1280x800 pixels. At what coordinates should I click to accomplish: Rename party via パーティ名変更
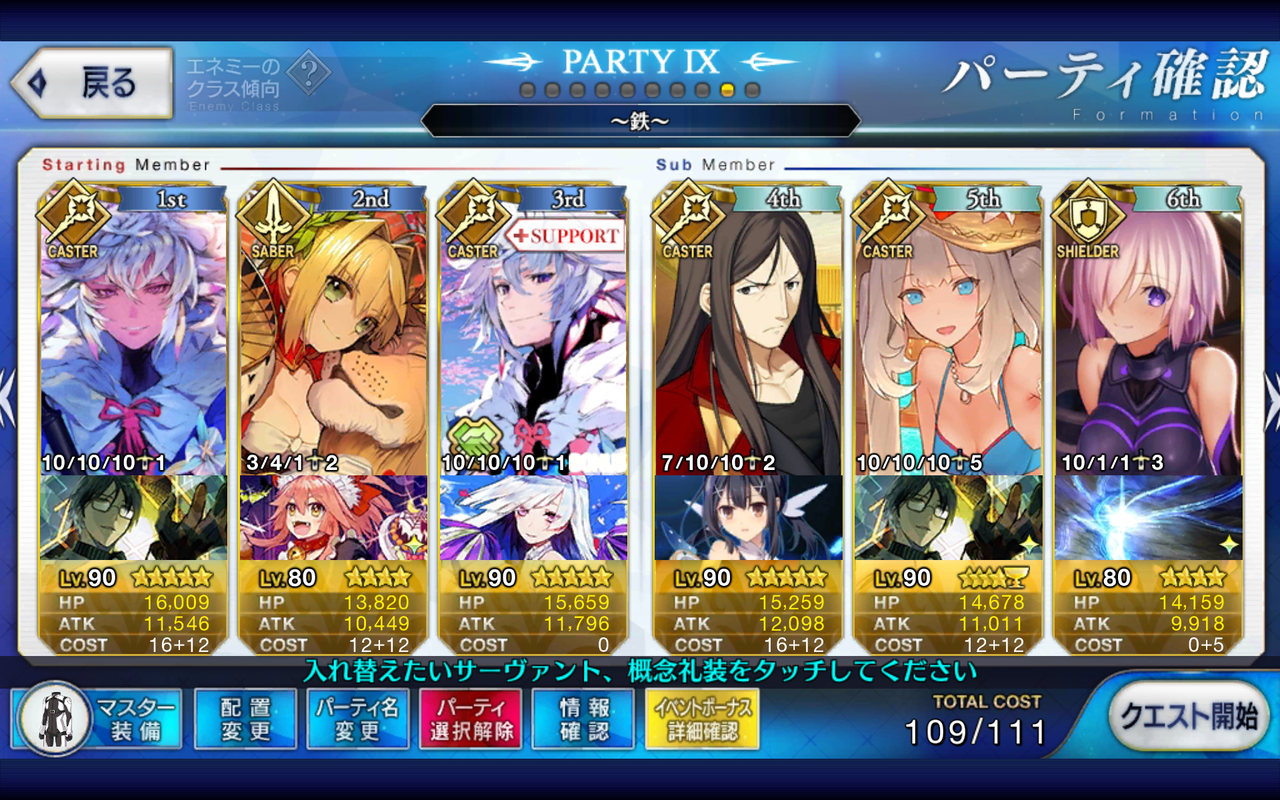(358, 719)
